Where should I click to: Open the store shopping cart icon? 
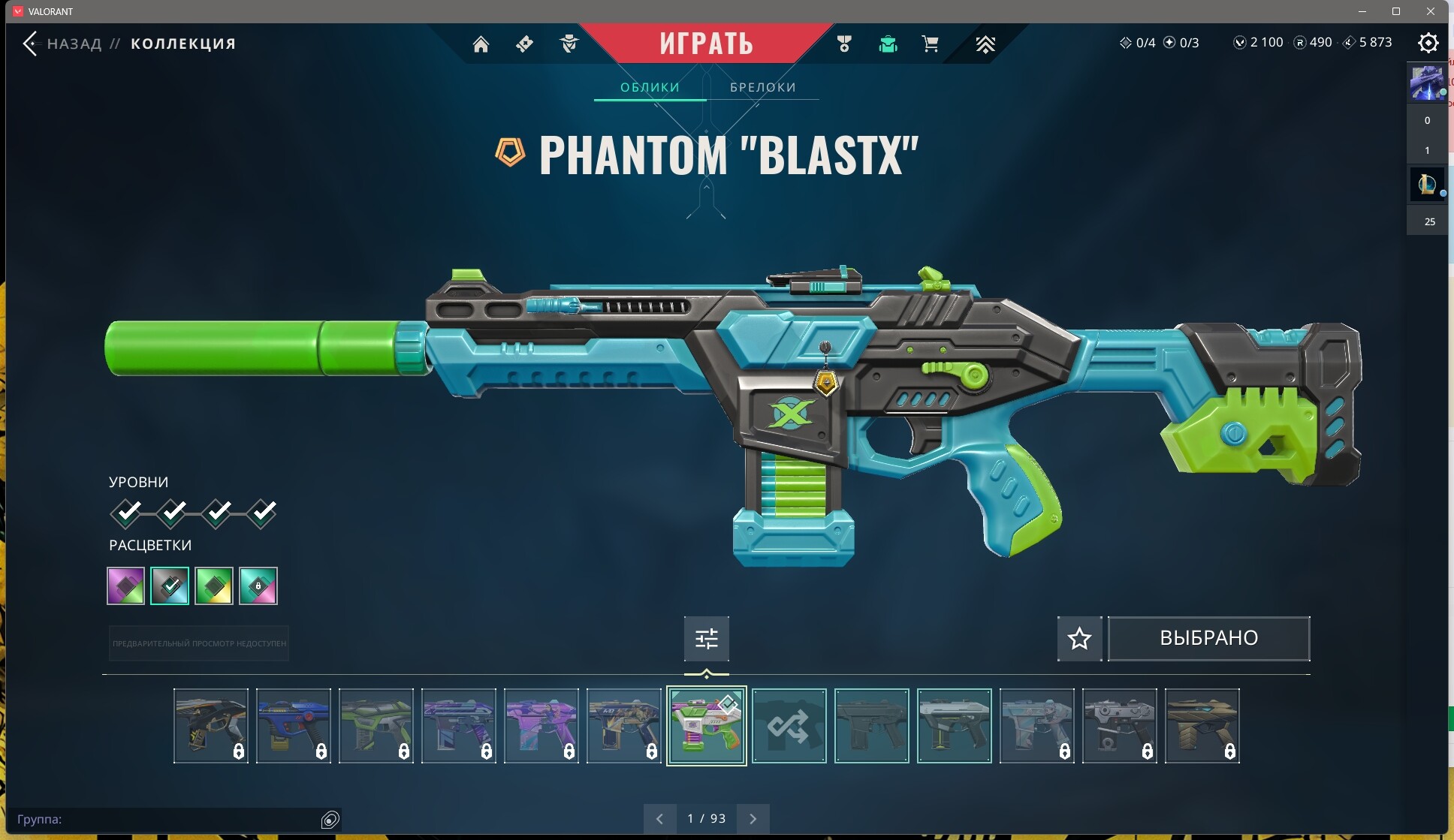point(930,44)
